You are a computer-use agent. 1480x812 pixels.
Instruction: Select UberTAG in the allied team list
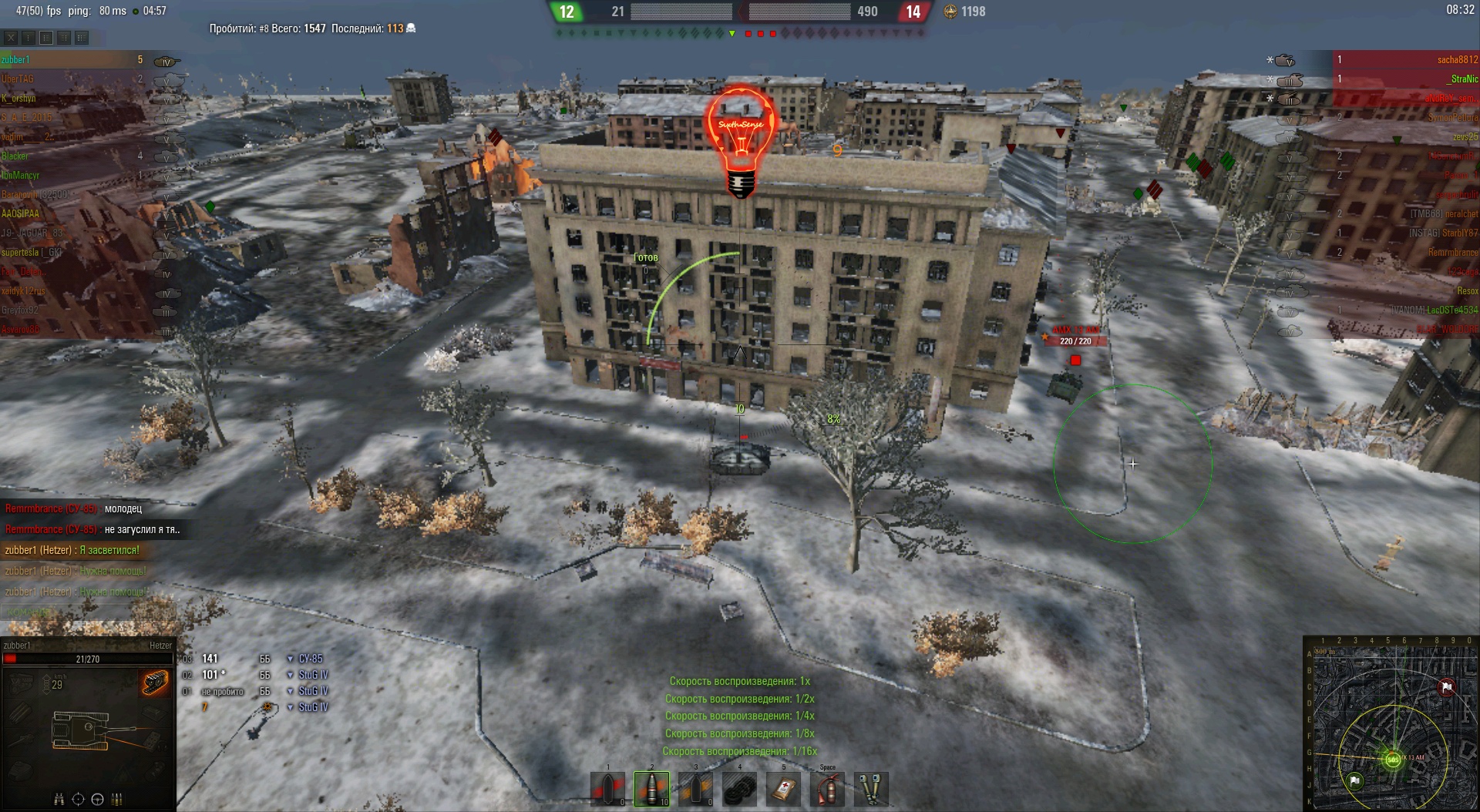point(18,79)
